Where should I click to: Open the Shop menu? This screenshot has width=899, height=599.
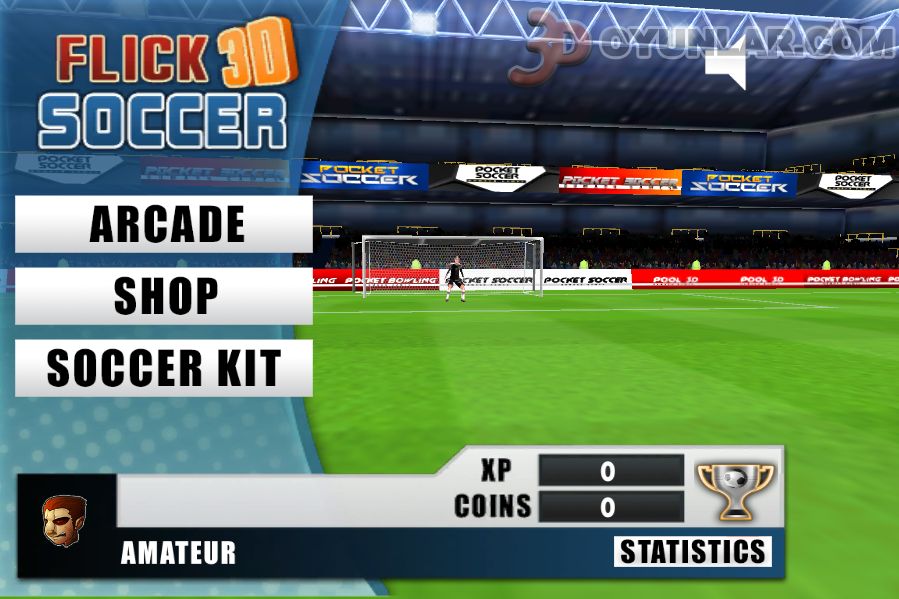[164, 296]
